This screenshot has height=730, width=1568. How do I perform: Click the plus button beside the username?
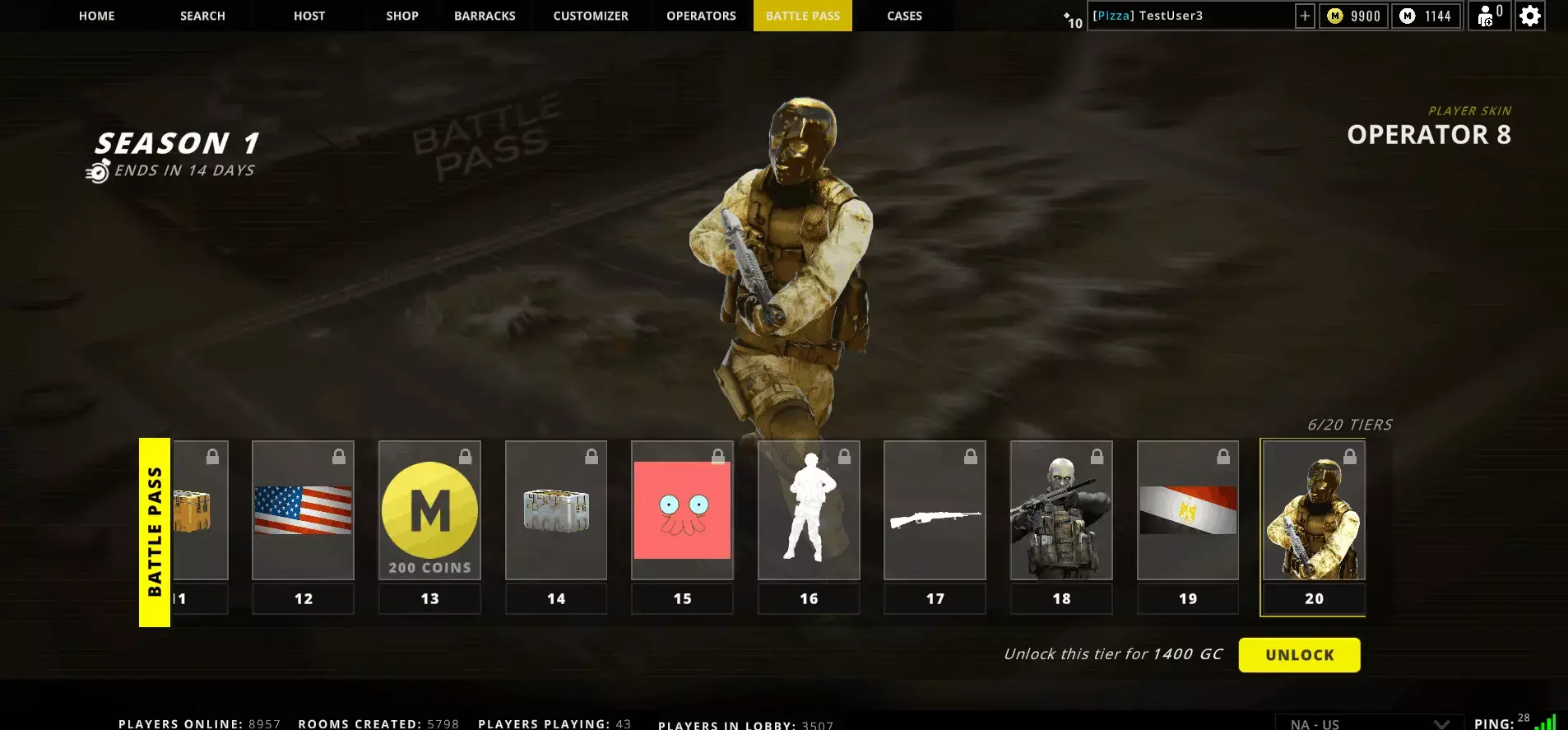tap(1305, 16)
